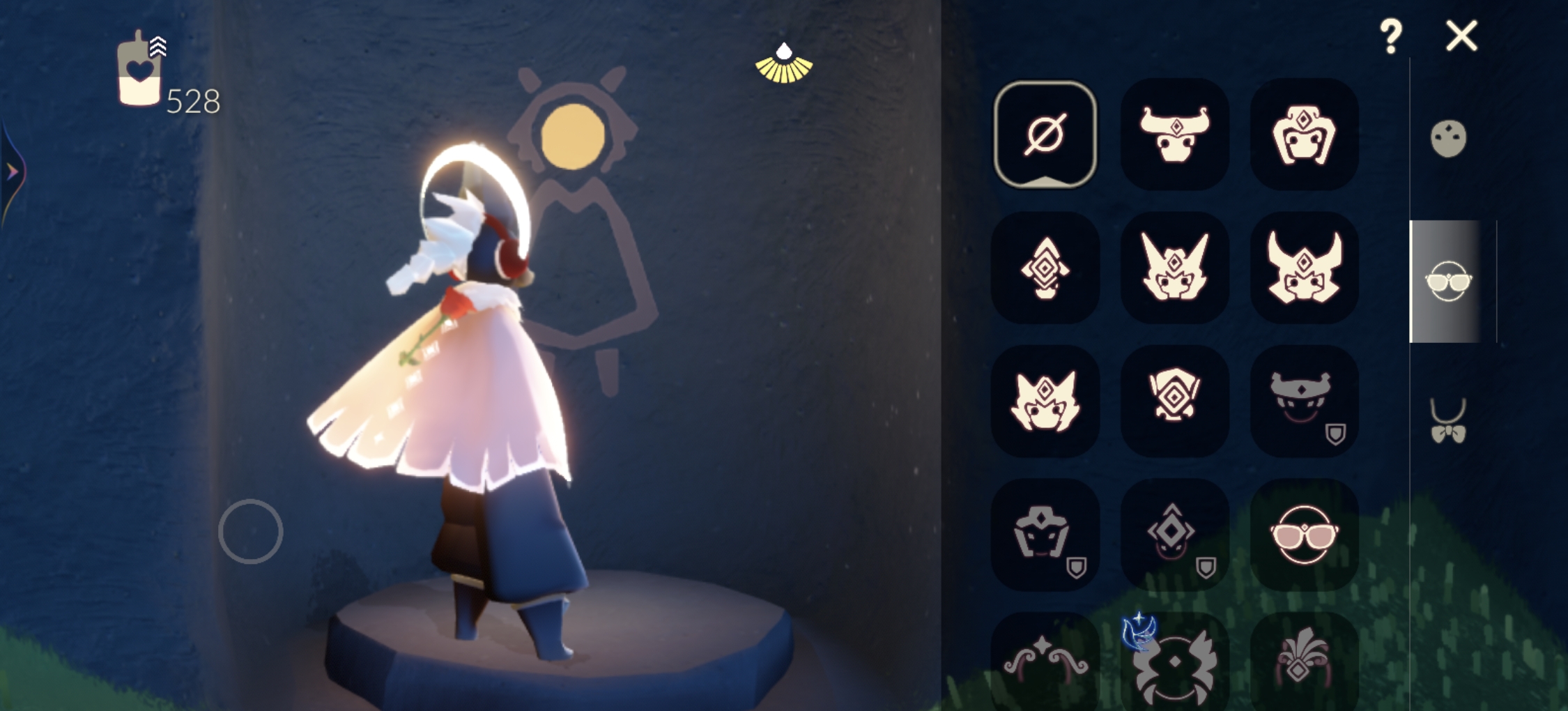The width and height of the screenshot is (1568, 711).
Task: Select the narrow diamond-shaped mask in the second row
Action: pos(1045,268)
